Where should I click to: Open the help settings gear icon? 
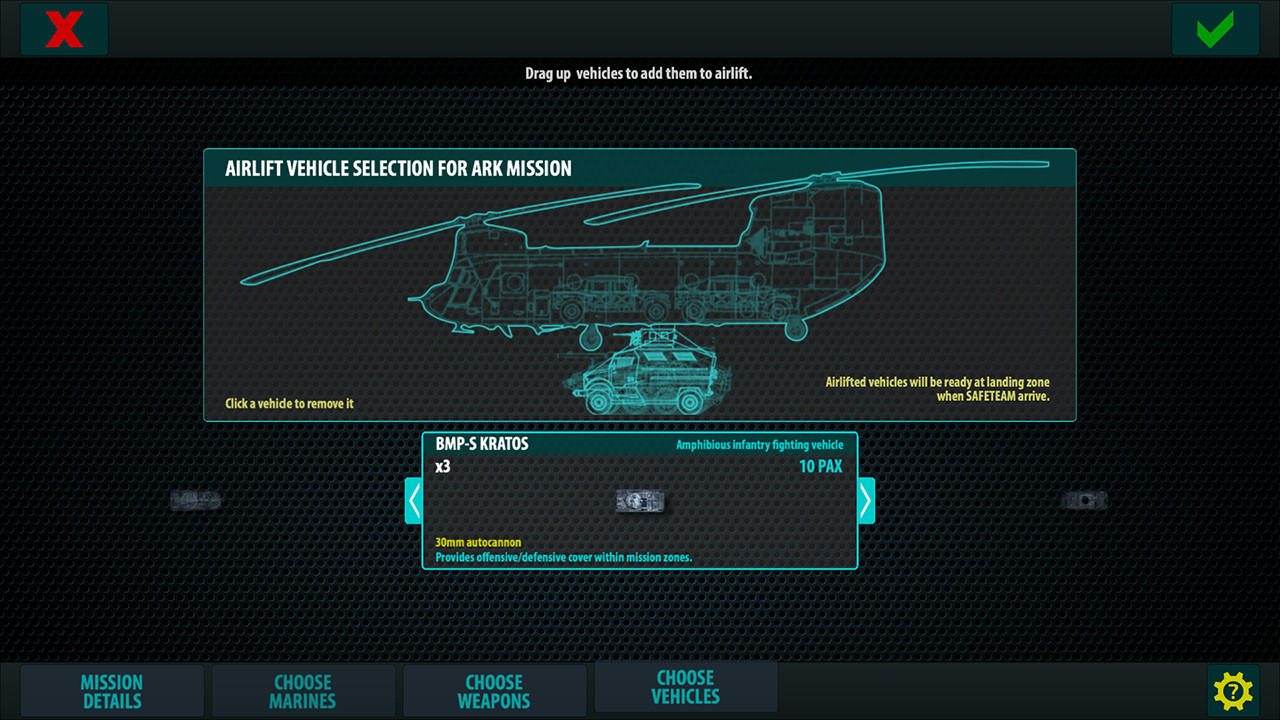click(x=1233, y=691)
